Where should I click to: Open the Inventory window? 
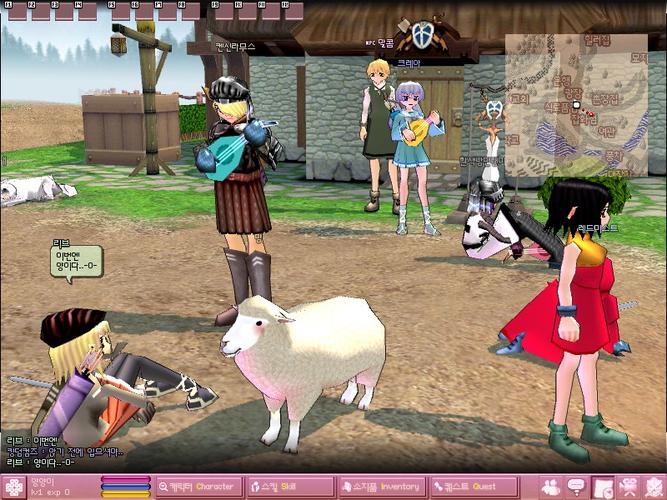point(382,487)
